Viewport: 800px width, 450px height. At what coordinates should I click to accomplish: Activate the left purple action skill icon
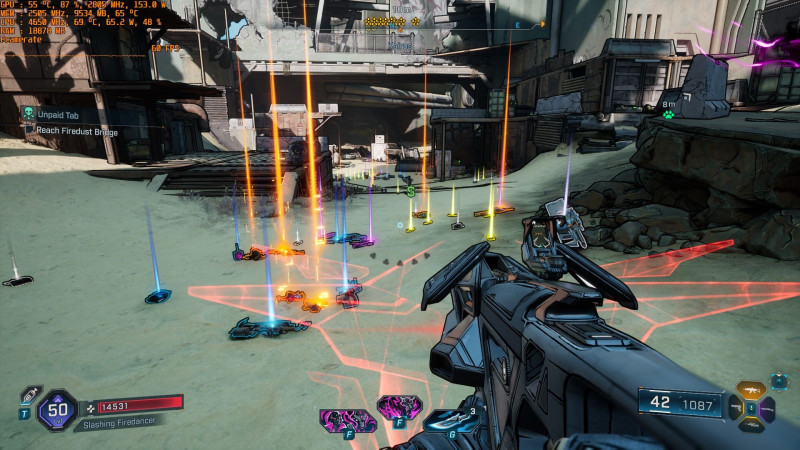[x=347, y=420]
